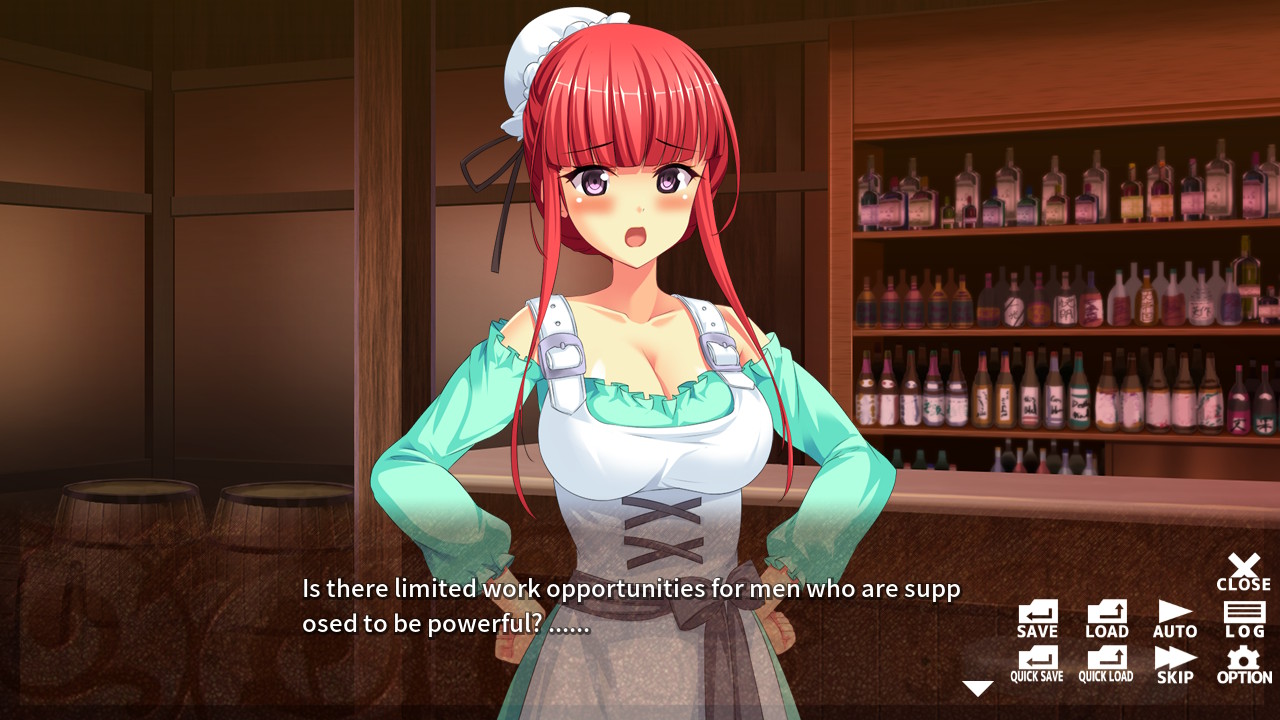Select the SKIP double-arrow control
1280x720 pixels.
click(x=1173, y=662)
